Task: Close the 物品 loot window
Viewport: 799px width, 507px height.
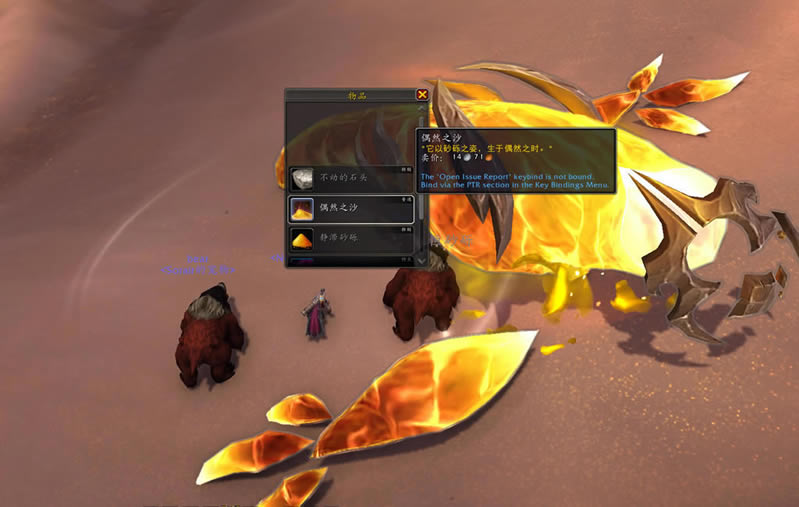Action: [422, 95]
